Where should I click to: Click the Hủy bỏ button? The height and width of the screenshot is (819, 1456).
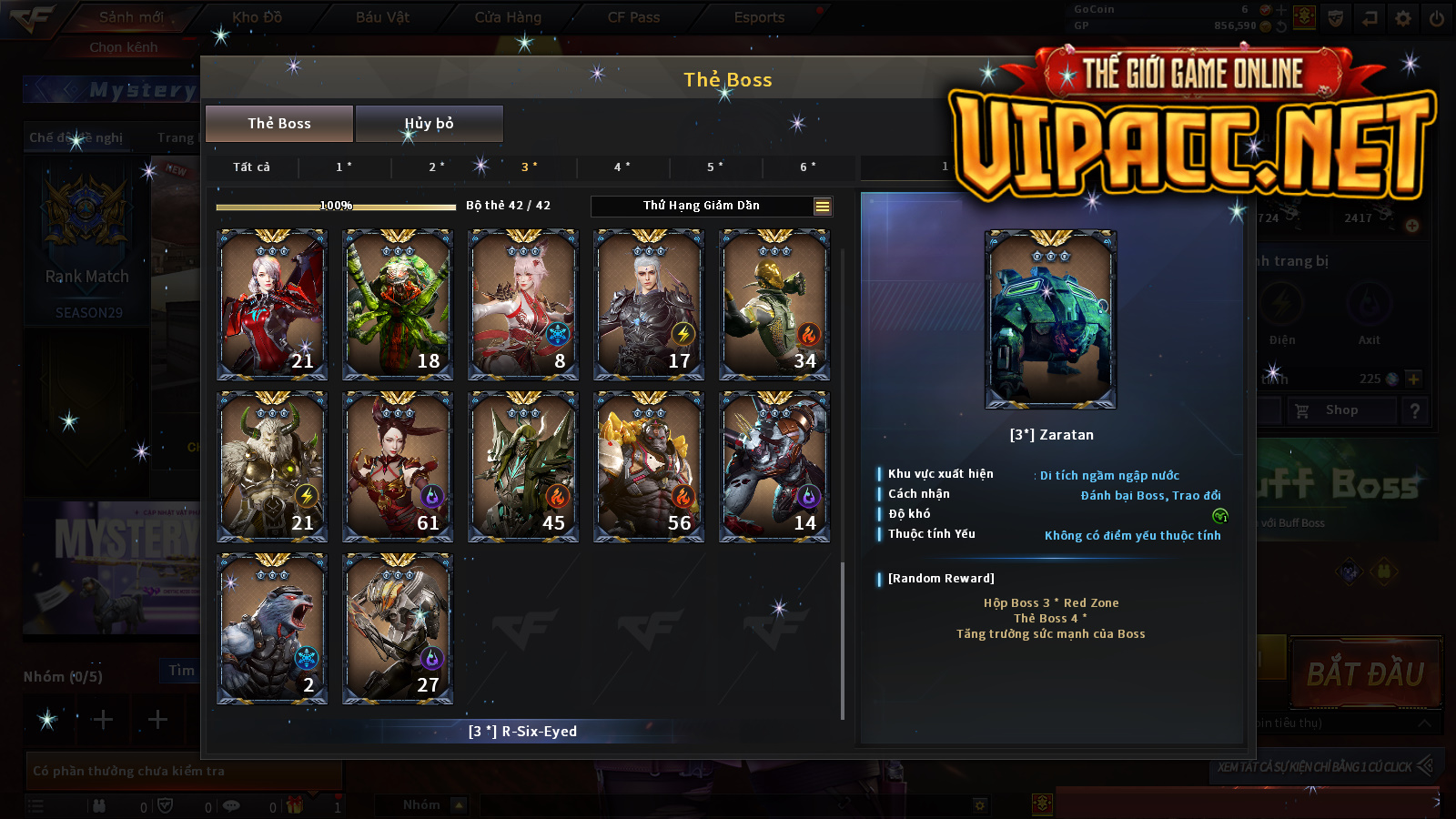429,124
